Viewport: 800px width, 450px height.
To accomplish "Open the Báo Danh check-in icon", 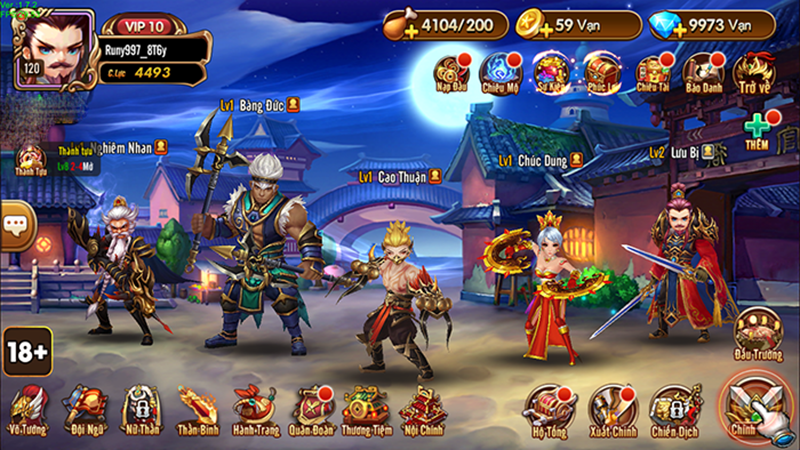I will click(703, 72).
